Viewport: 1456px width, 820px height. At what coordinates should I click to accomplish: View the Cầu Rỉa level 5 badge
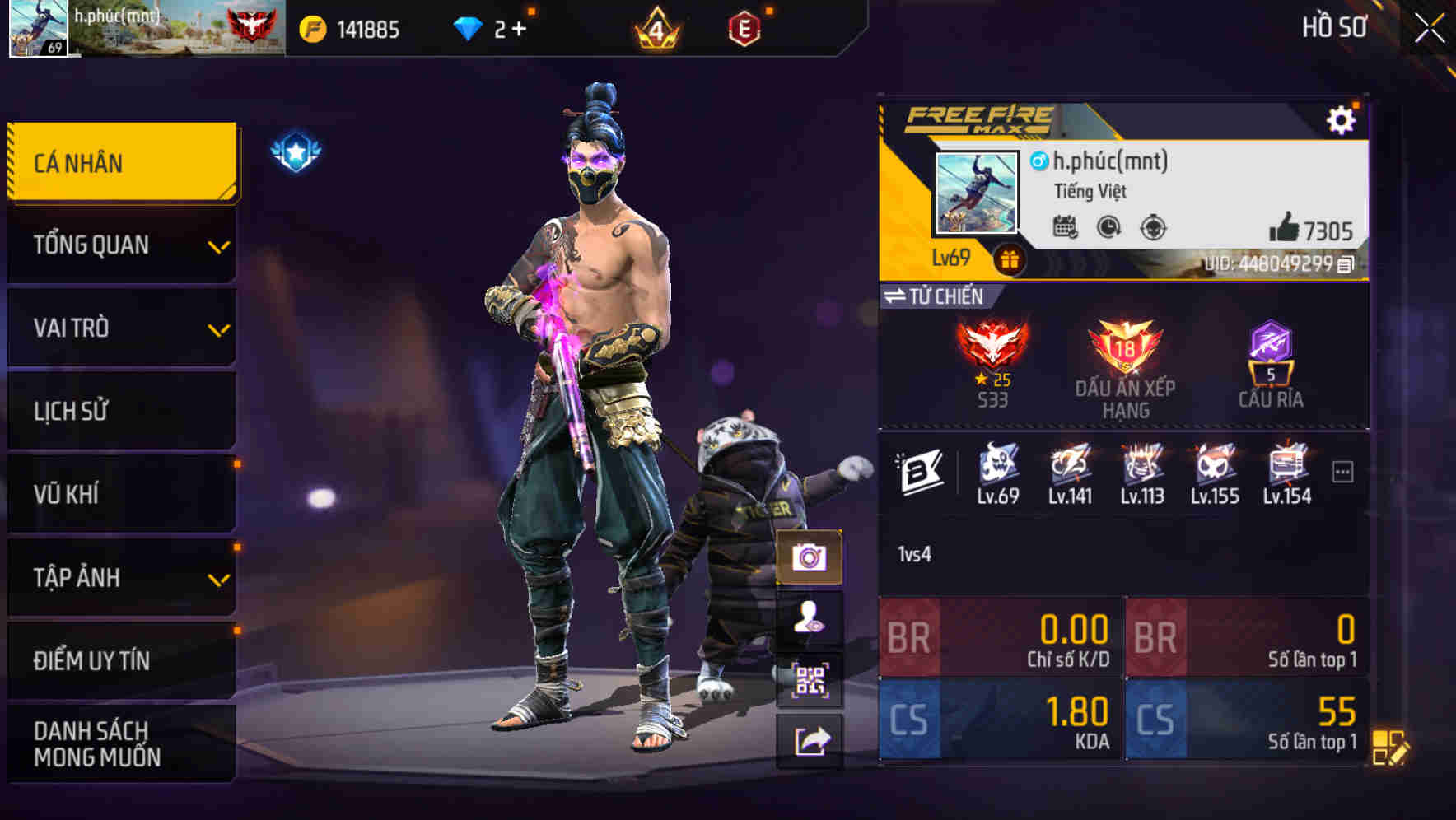1269,350
